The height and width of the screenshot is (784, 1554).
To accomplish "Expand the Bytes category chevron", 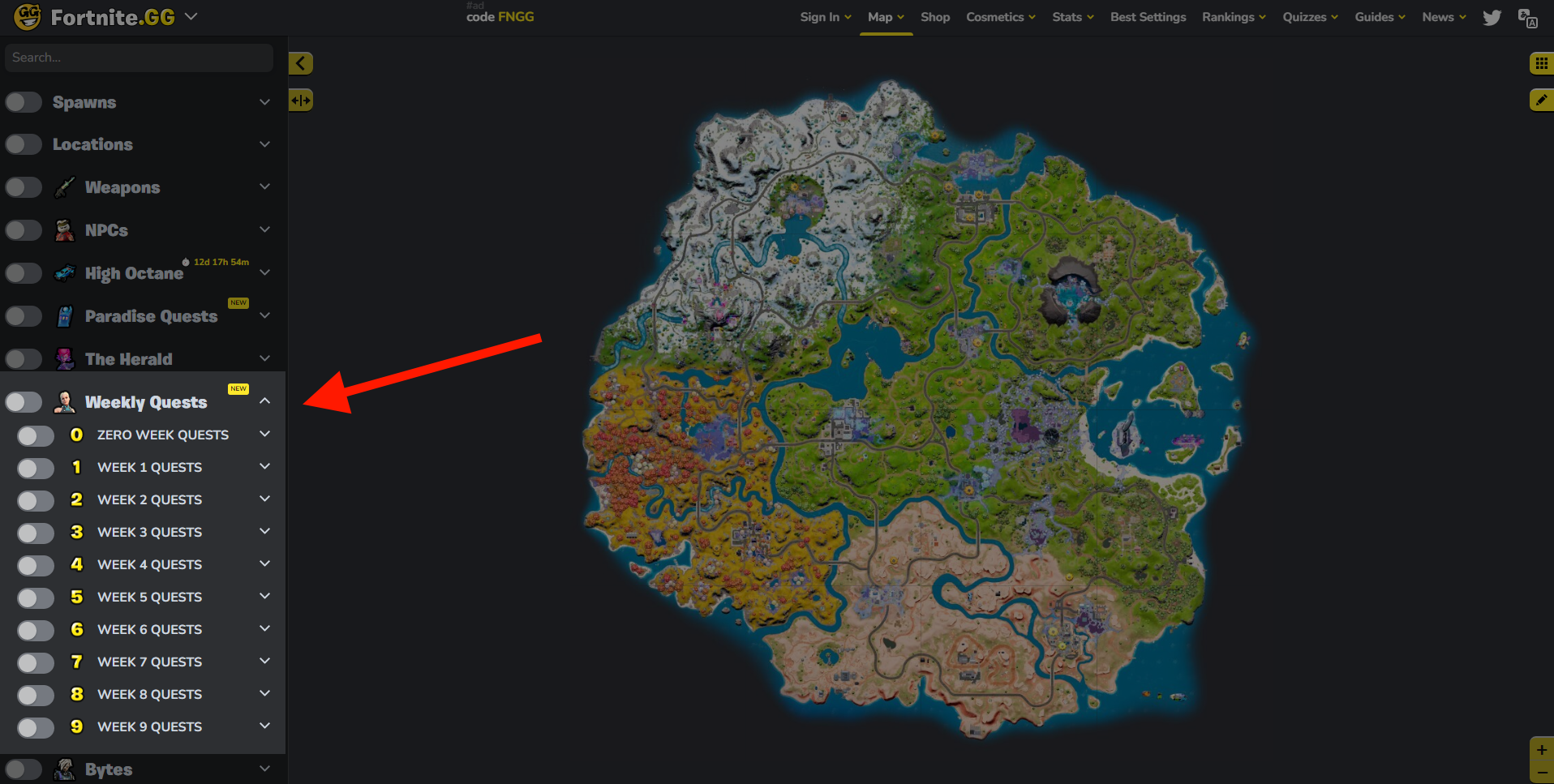I will pos(264,768).
